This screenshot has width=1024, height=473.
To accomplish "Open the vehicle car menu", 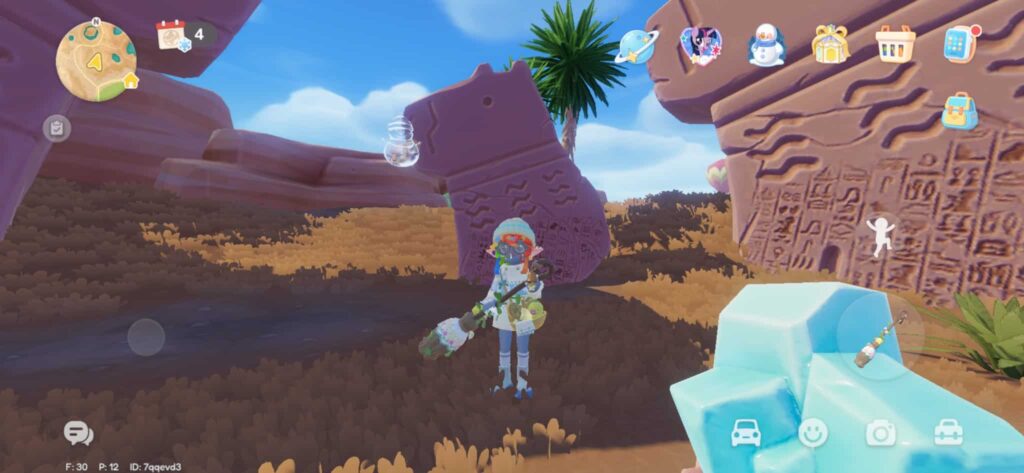I will click(x=747, y=432).
